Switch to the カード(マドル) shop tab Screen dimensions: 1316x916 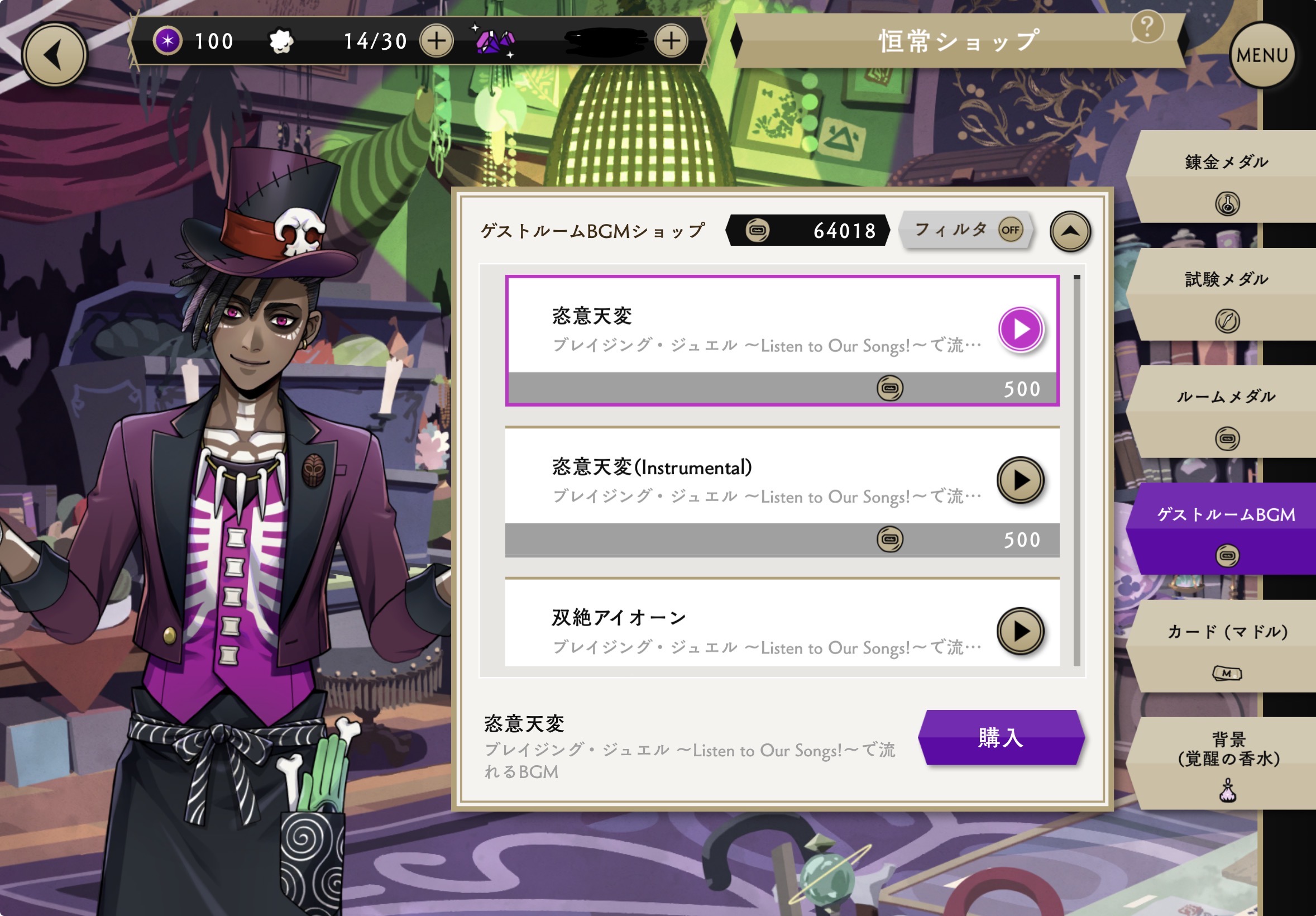[x=1227, y=647]
